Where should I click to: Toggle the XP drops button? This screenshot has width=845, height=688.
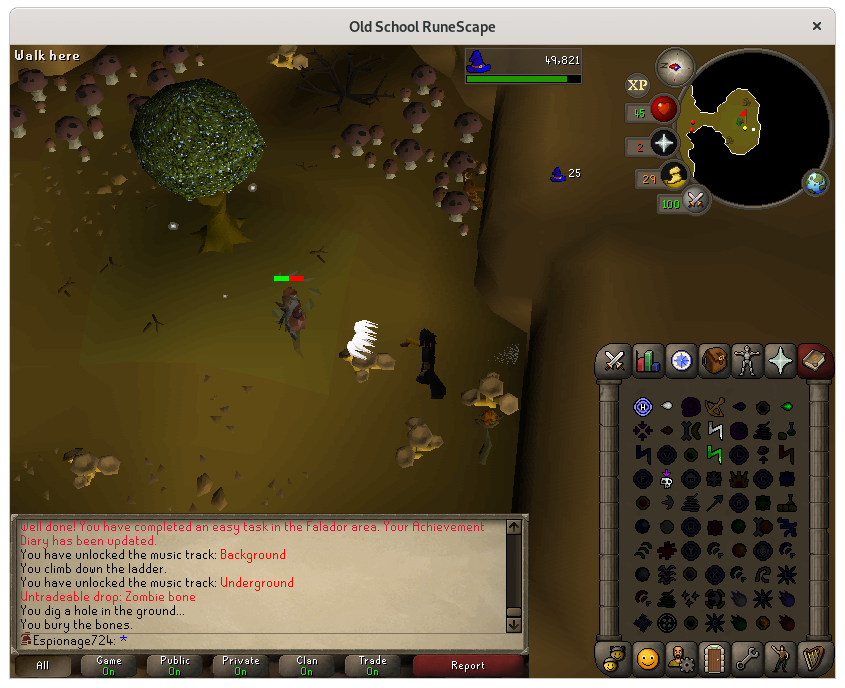point(637,86)
